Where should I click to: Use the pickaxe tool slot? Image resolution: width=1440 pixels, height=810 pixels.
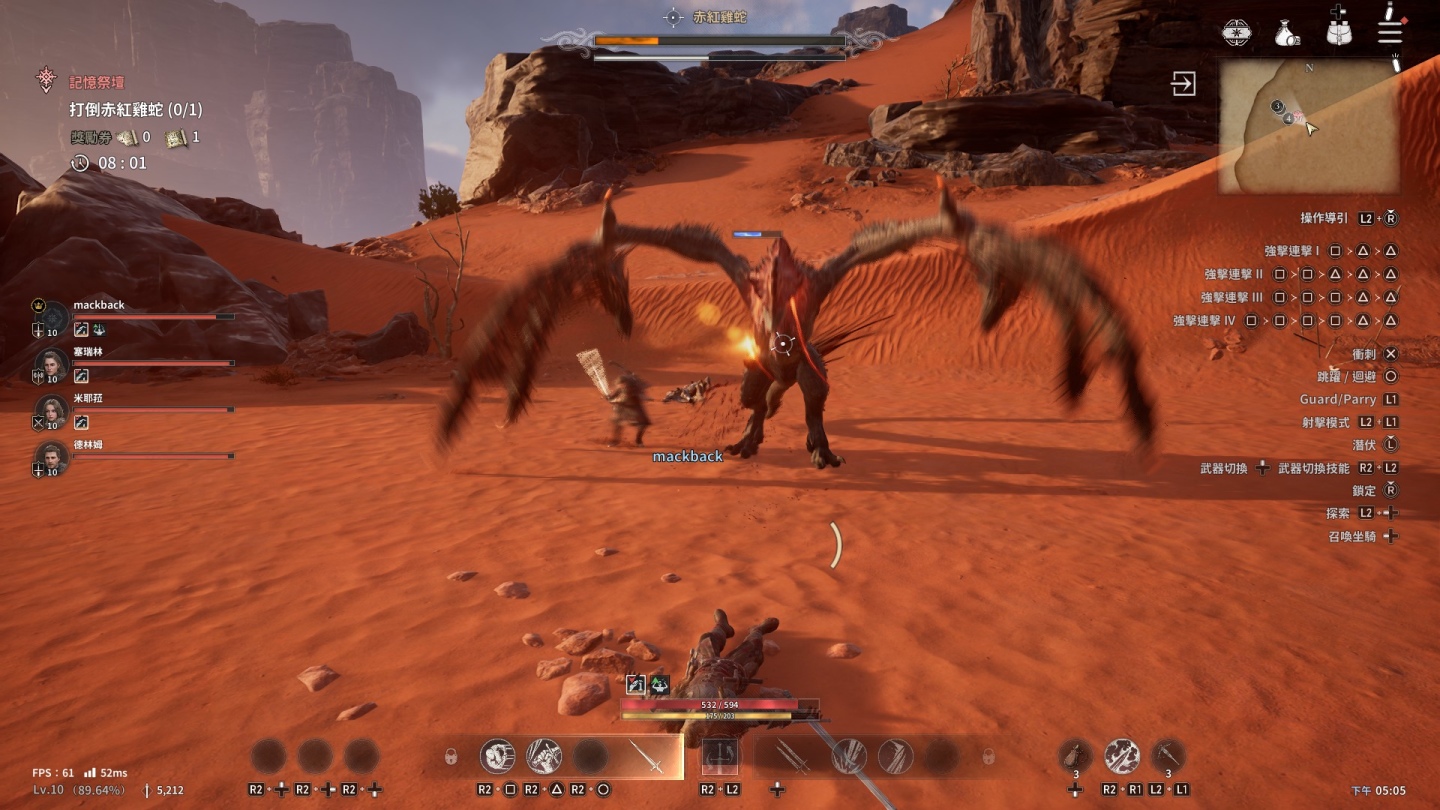coord(1168,756)
